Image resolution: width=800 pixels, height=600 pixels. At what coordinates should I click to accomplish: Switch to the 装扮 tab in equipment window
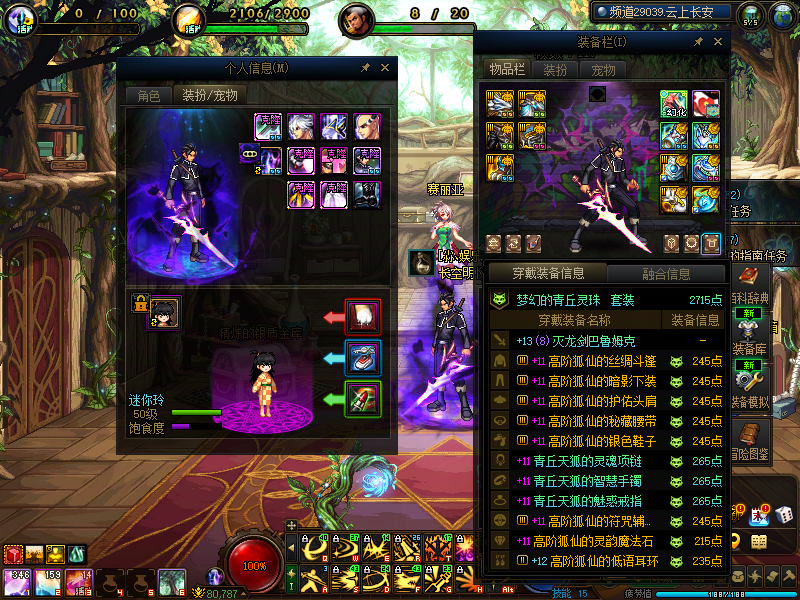(555, 69)
